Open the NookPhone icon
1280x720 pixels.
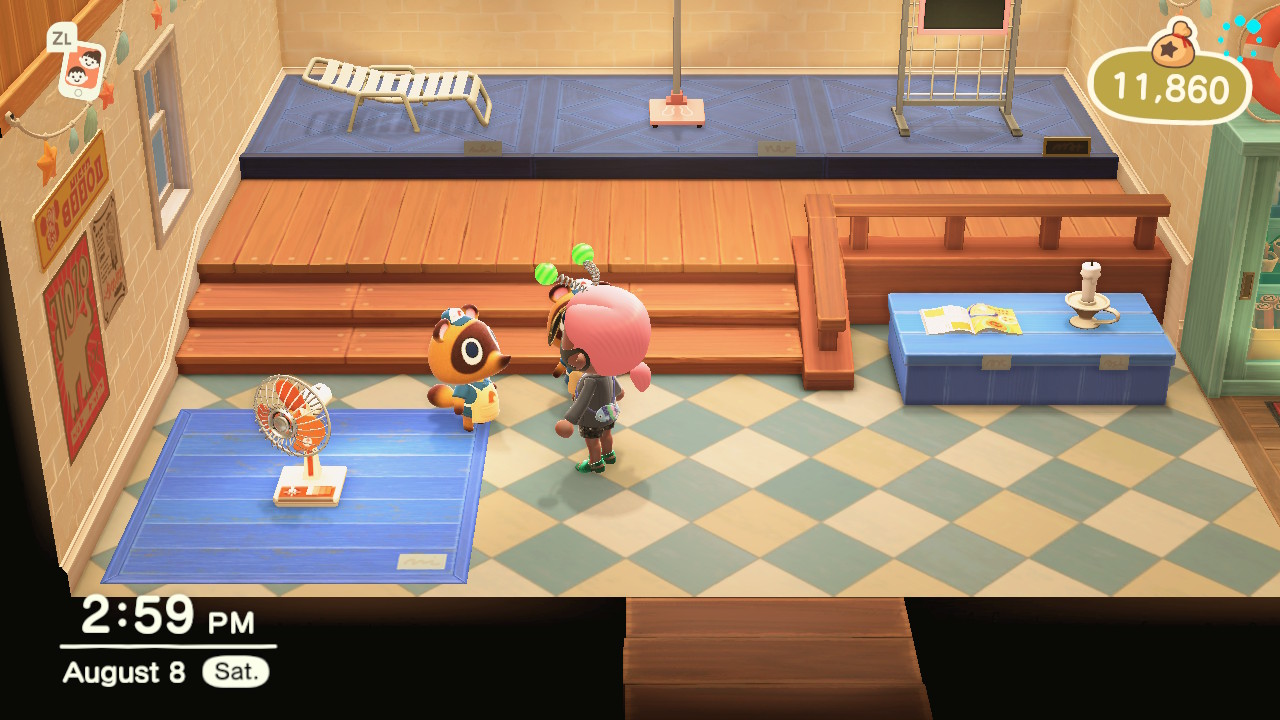pos(81,69)
